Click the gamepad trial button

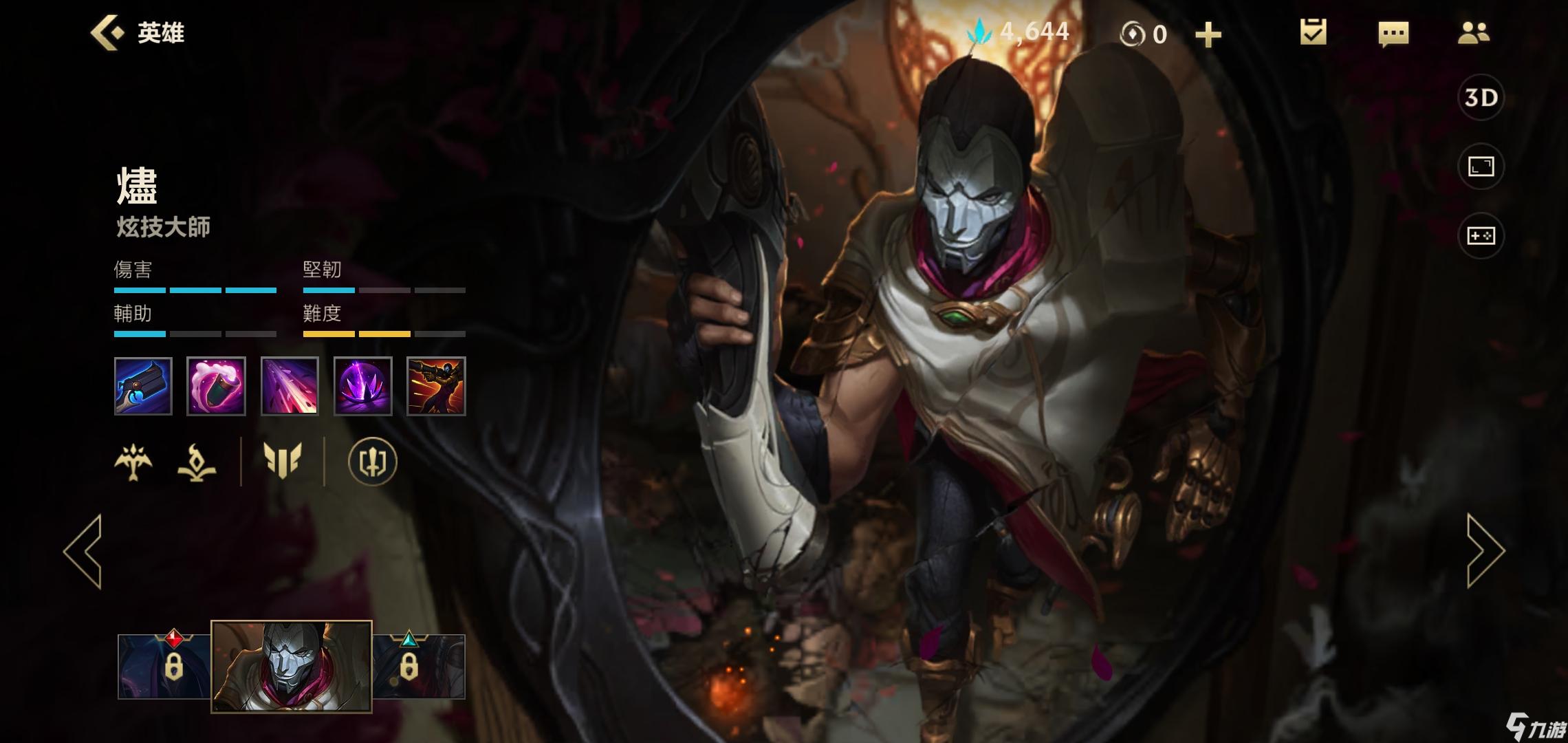[x=1481, y=236]
